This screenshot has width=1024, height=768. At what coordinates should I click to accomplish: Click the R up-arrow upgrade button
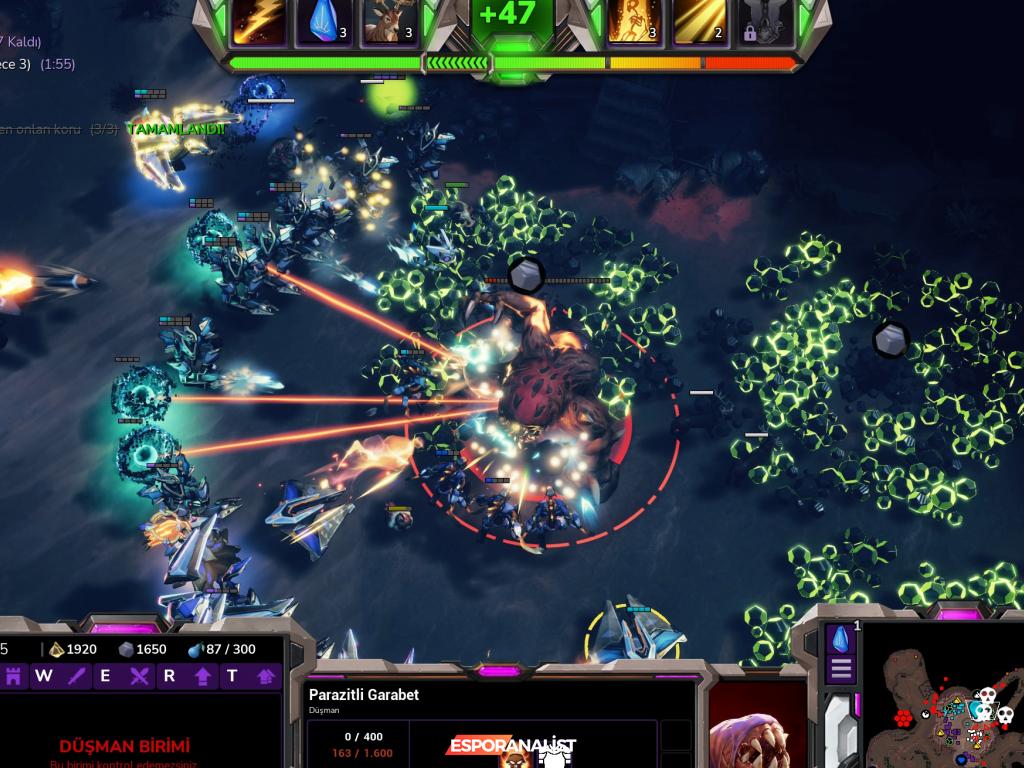tap(203, 676)
